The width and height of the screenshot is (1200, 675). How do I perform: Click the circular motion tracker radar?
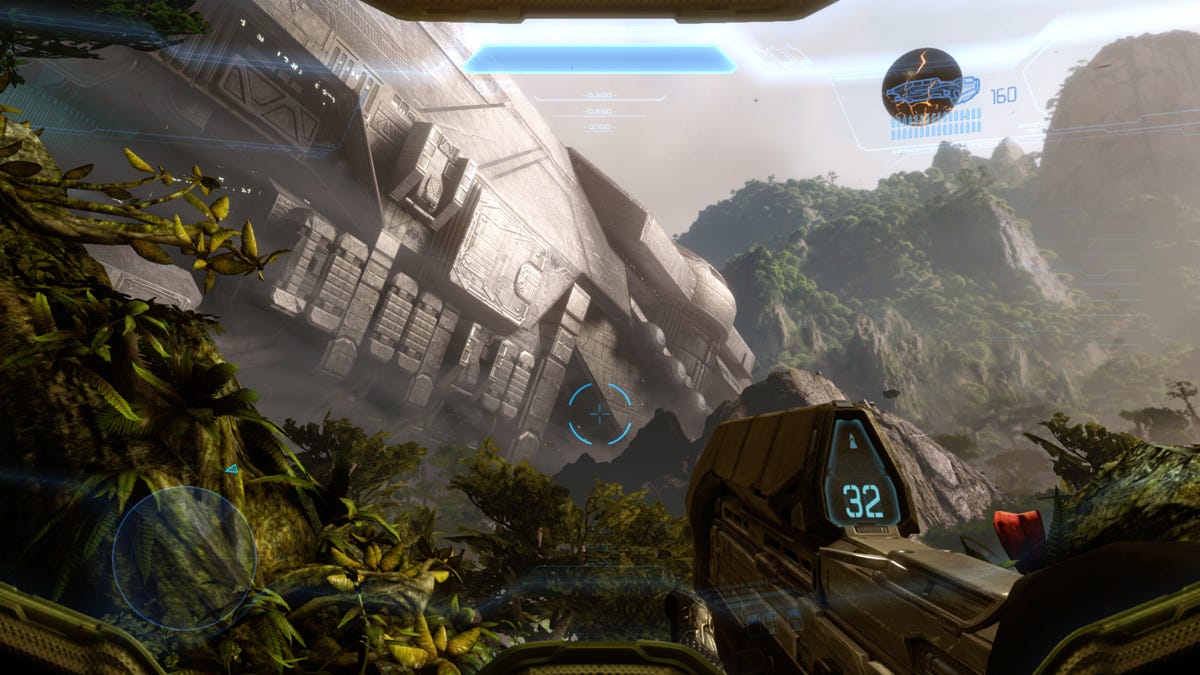click(x=184, y=557)
